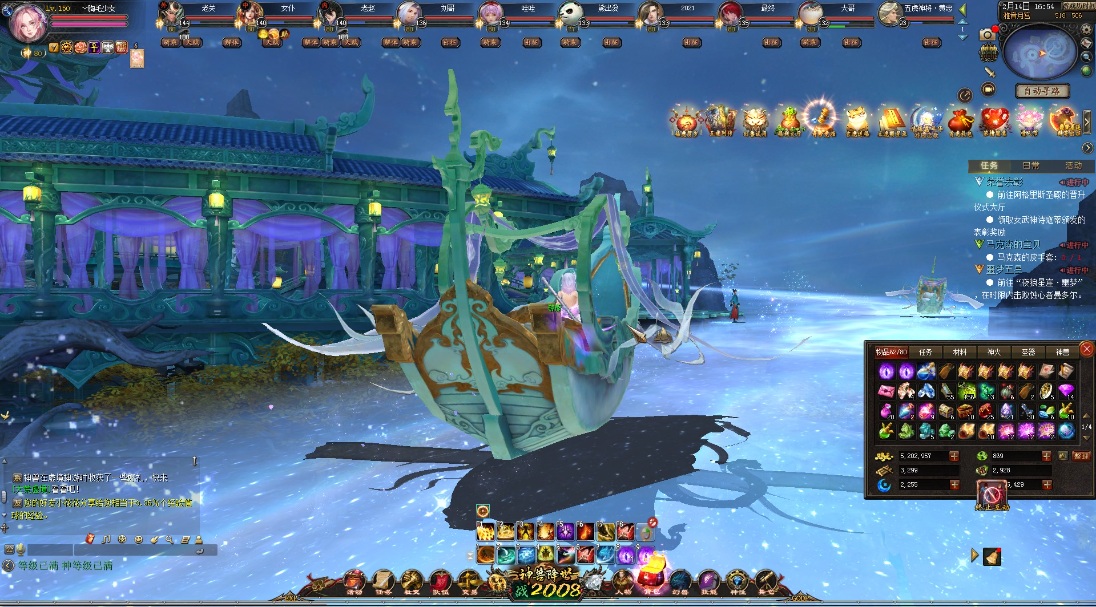Add gold with the plus beside 5,202,957

953,456
